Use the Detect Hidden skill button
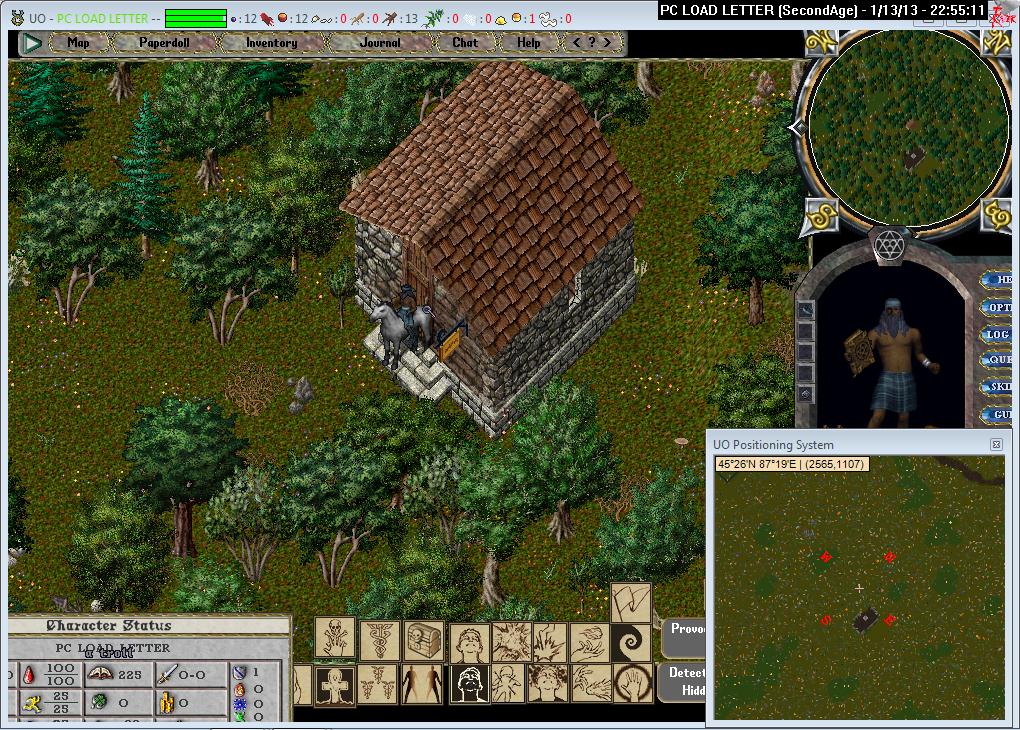This screenshot has height=730, width=1020. point(686,681)
